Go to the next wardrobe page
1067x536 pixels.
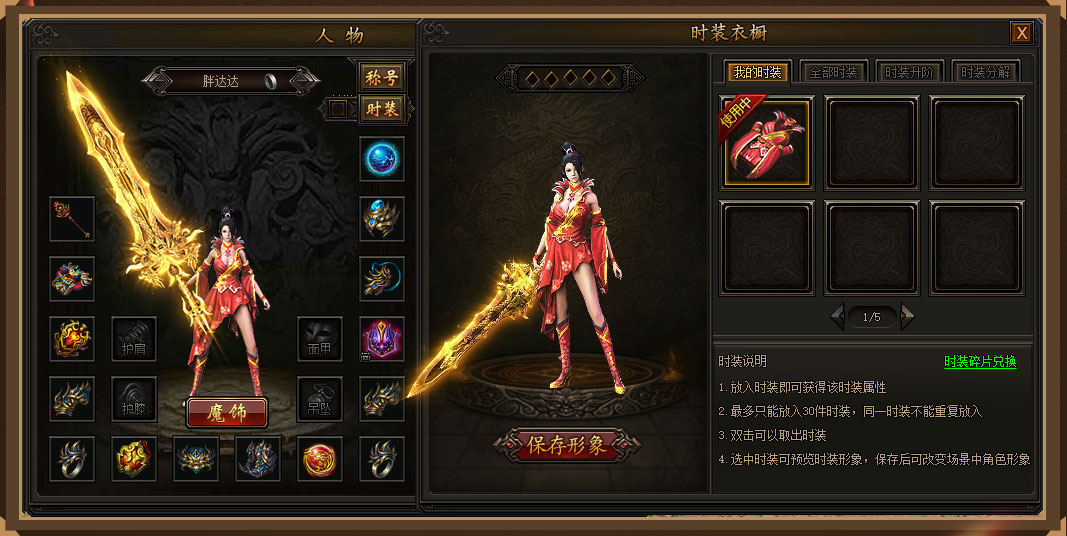(908, 317)
